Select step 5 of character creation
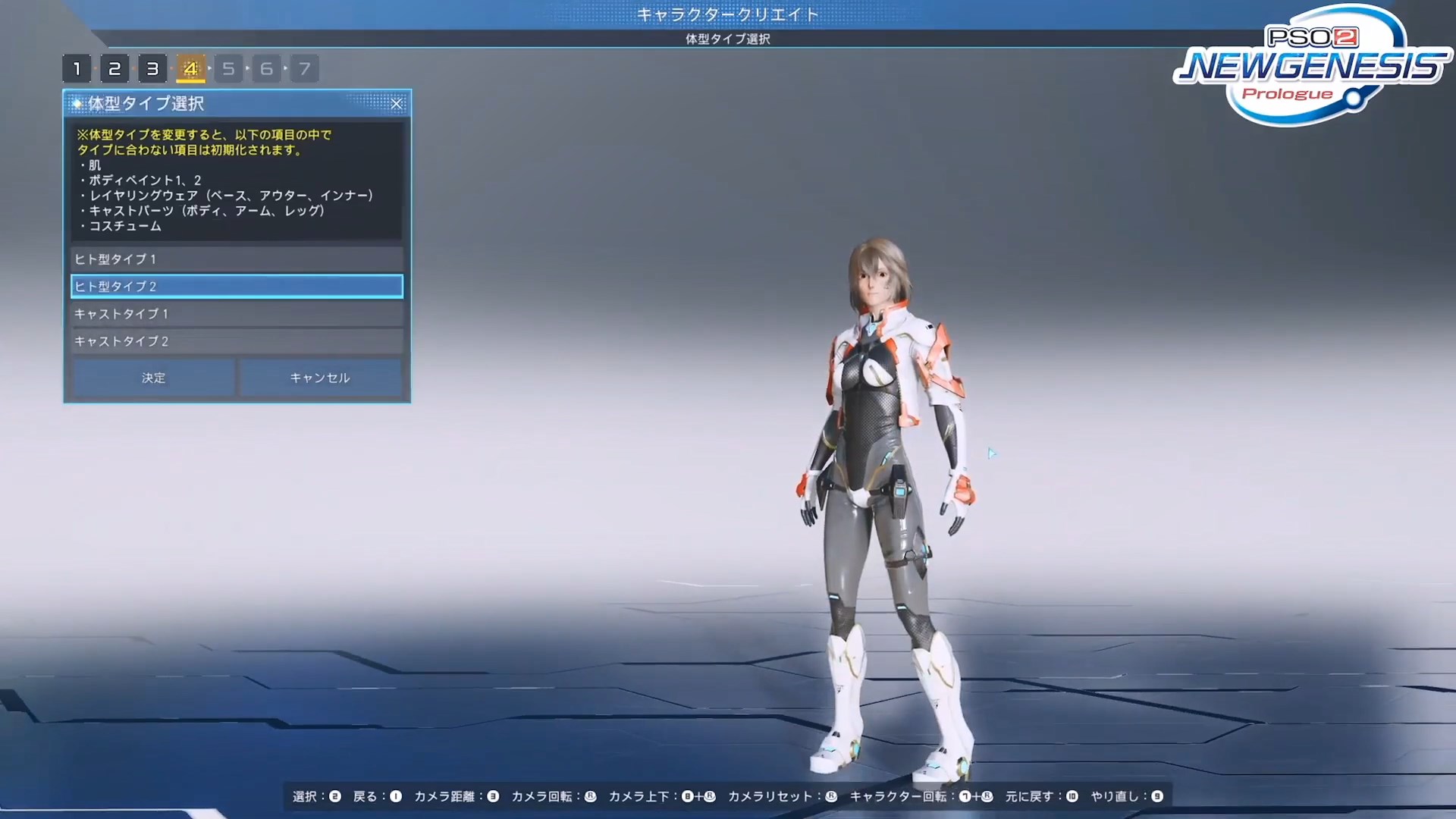The image size is (1456, 819). tap(228, 69)
